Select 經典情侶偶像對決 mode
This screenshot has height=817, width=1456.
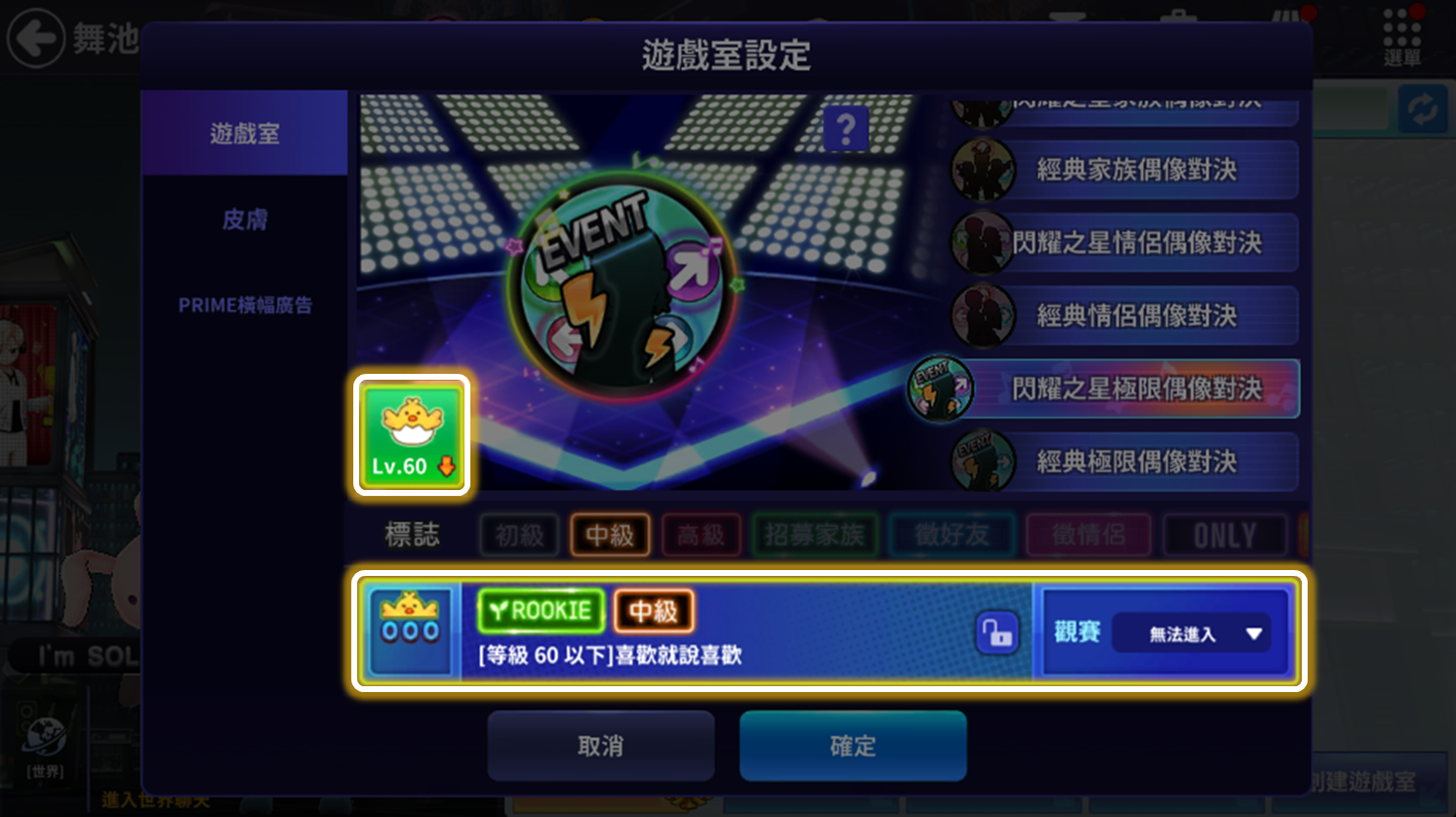[1136, 315]
